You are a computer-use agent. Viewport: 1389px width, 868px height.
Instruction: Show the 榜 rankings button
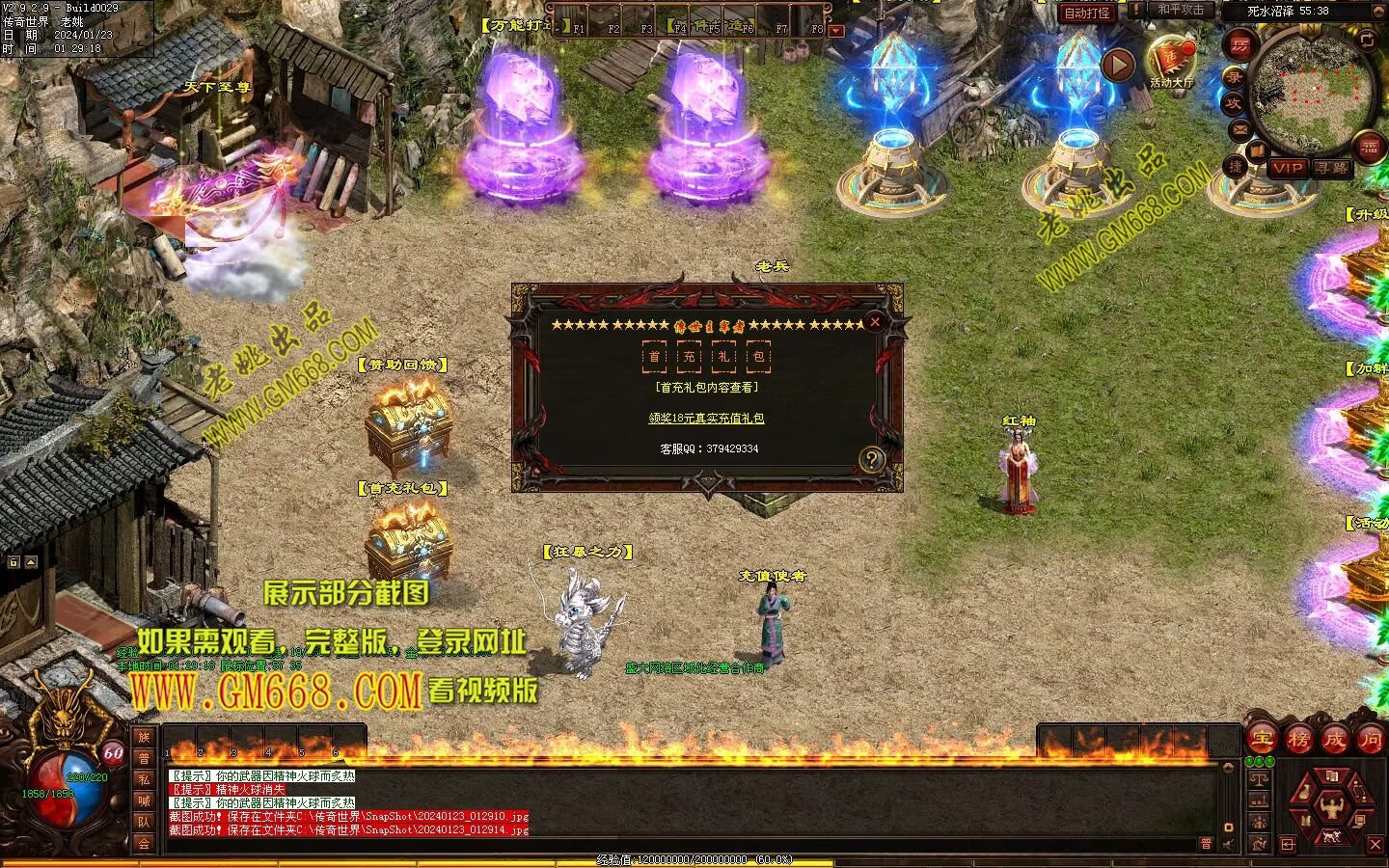(x=1298, y=740)
